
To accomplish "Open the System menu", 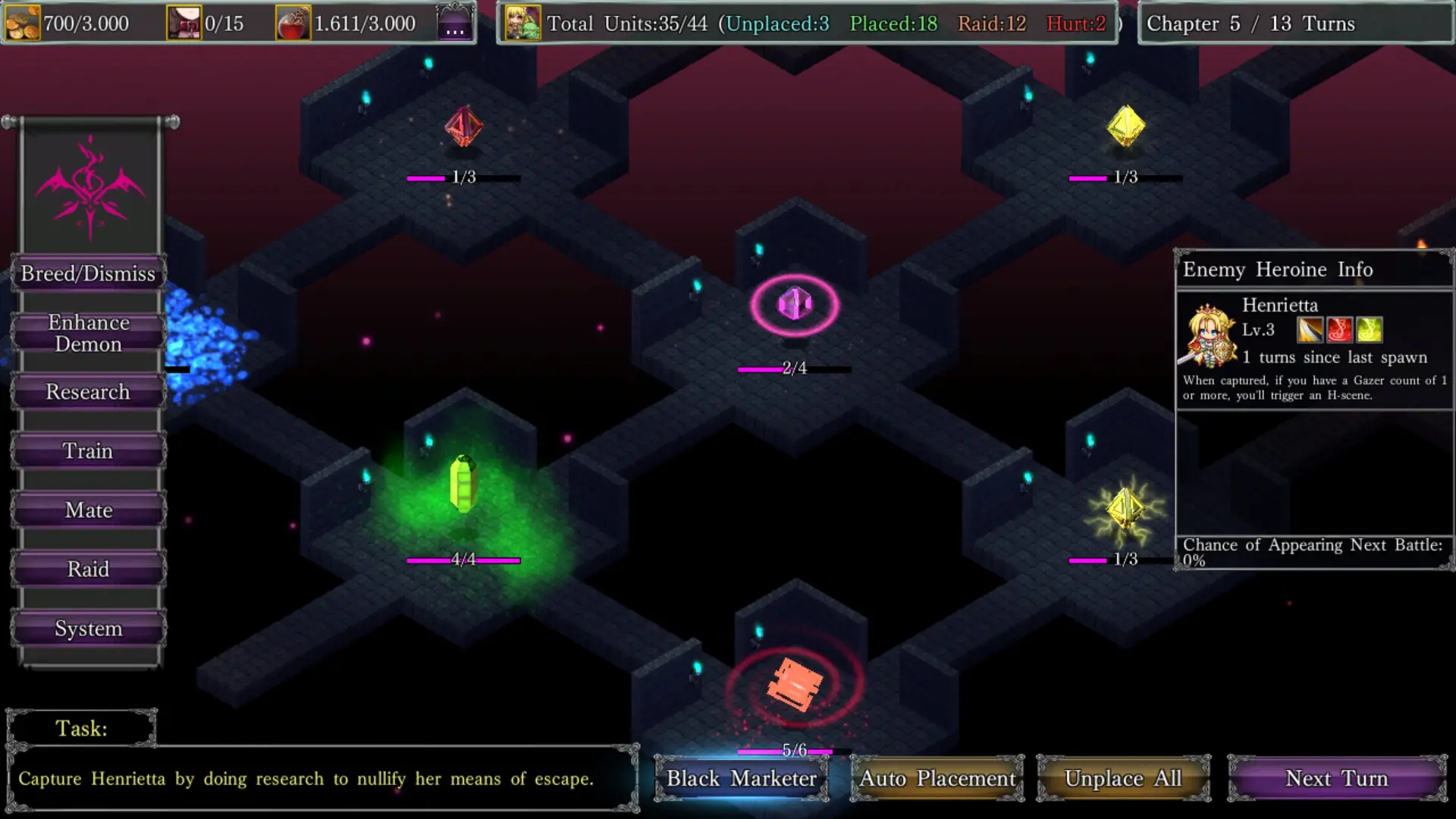I will point(88,629).
